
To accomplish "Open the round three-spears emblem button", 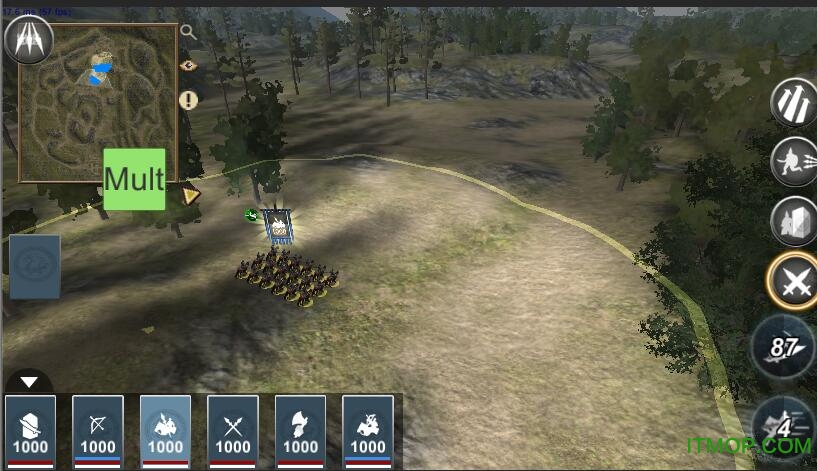I will 28,39.
